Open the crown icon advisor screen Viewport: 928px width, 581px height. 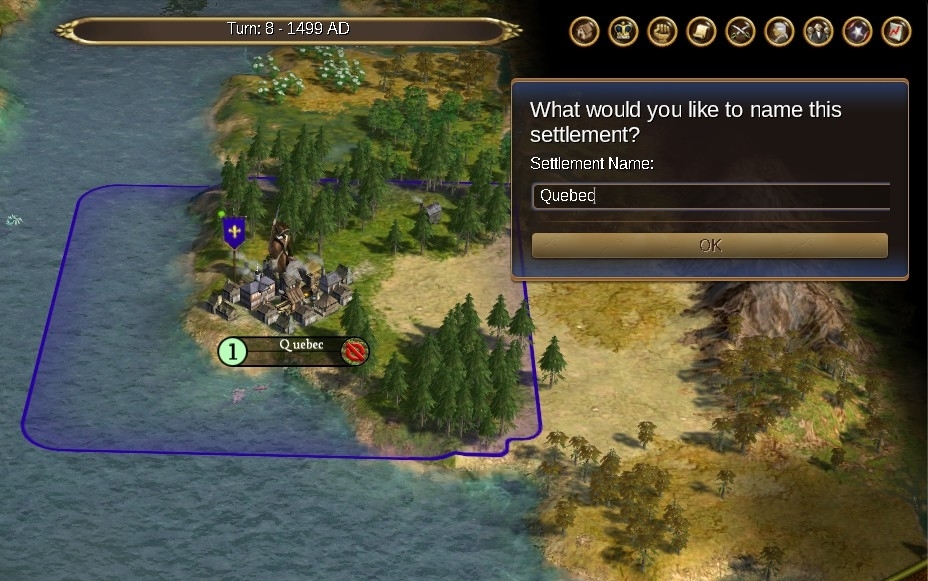(x=623, y=31)
